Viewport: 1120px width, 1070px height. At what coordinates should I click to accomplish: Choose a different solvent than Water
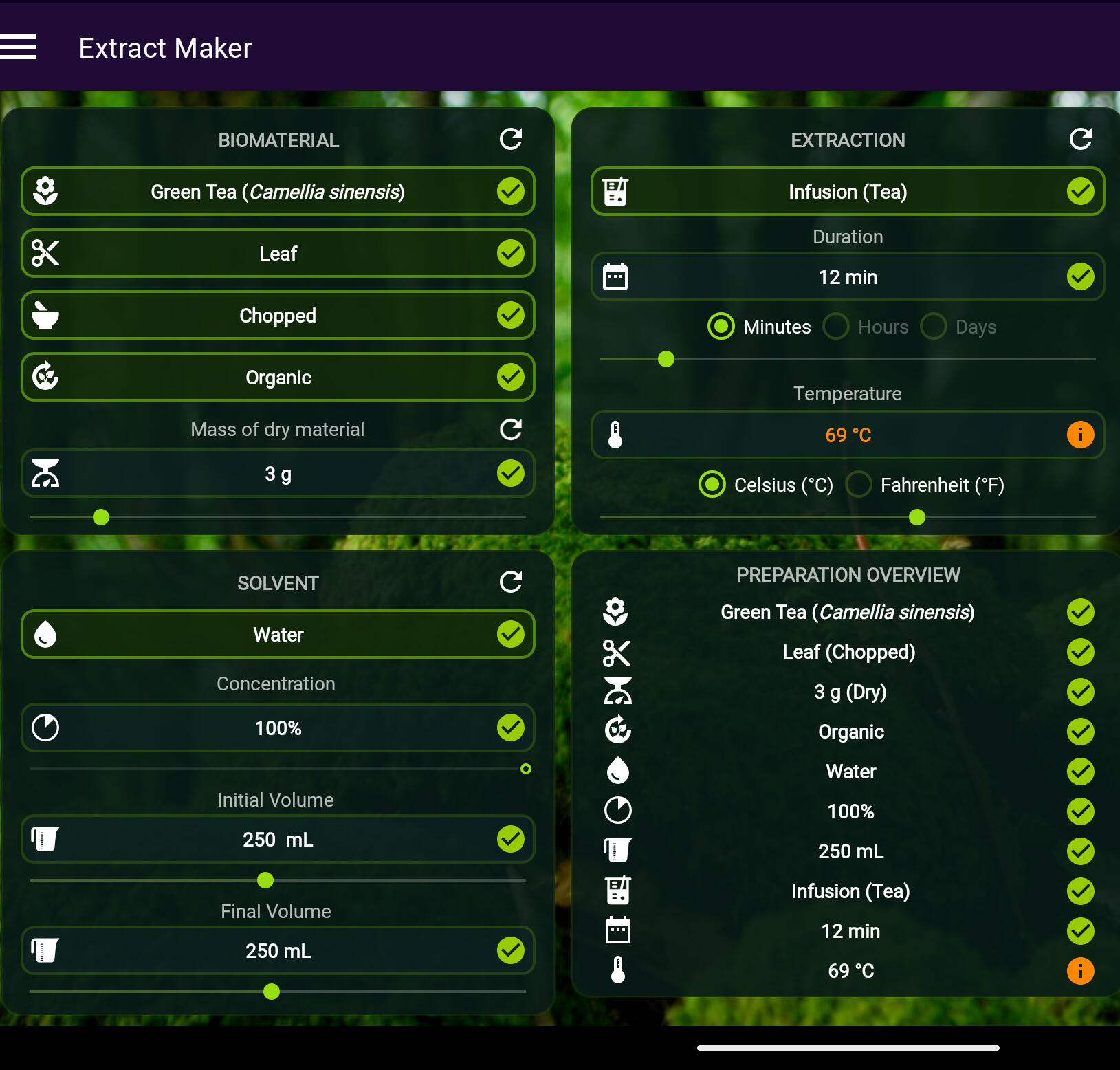278,635
